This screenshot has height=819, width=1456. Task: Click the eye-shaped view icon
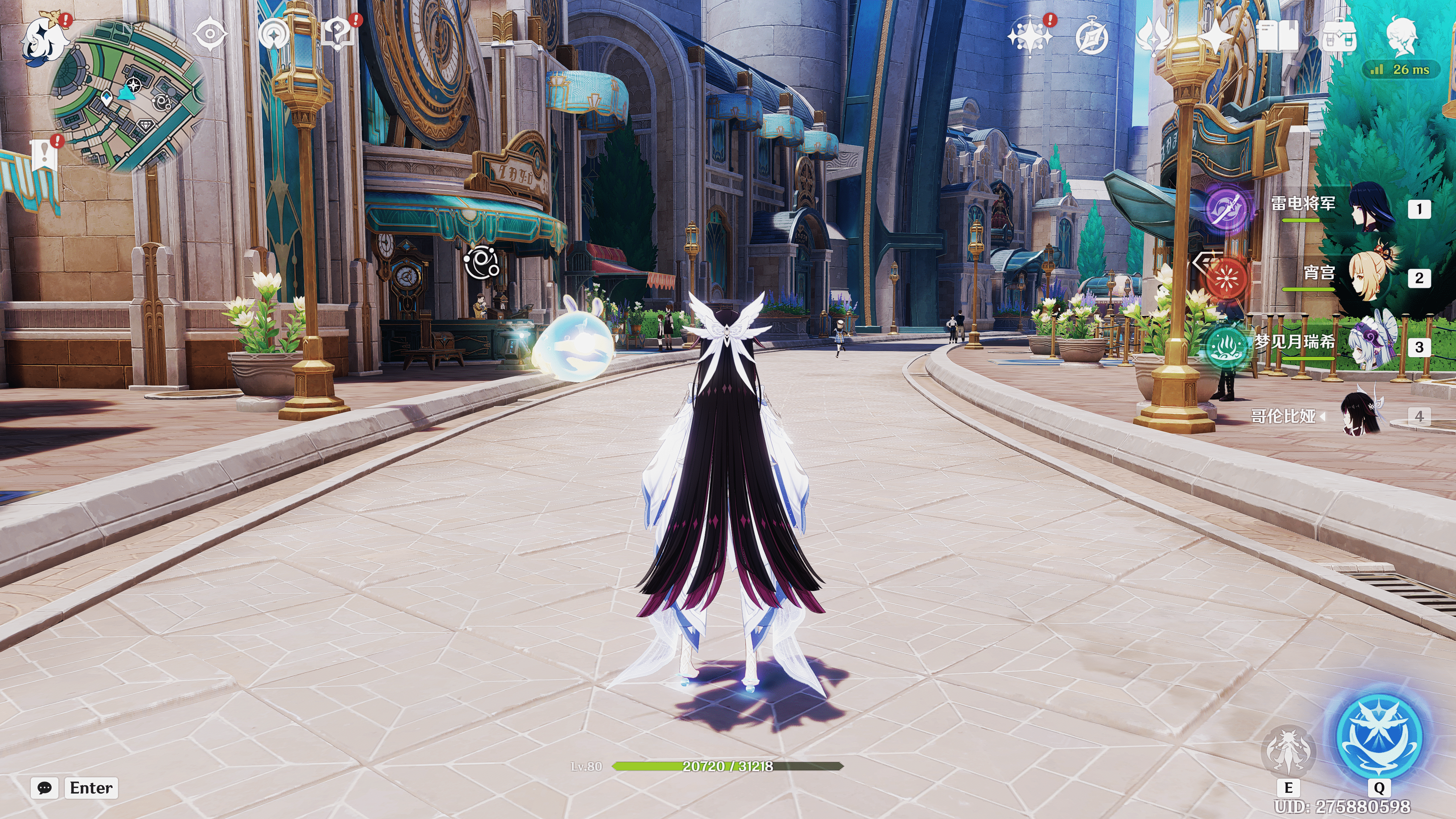coord(210,35)
